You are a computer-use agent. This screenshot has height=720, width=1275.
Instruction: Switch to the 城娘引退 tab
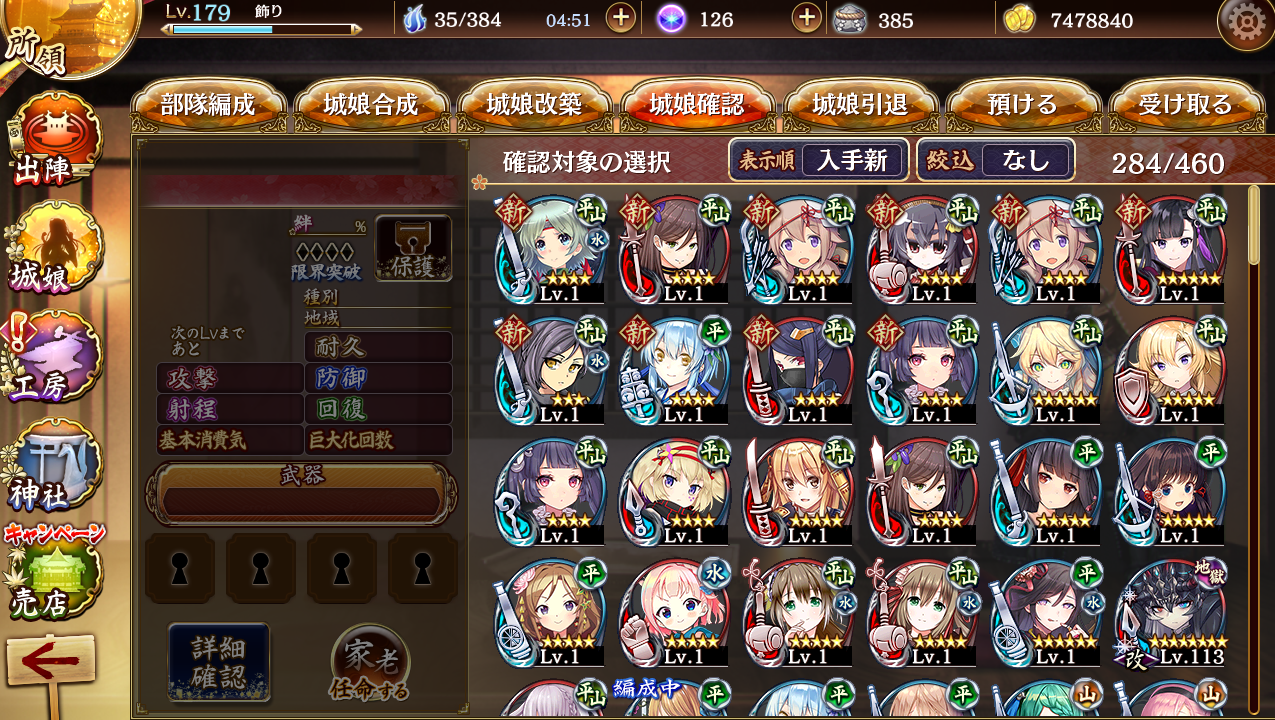coord(860,105)
